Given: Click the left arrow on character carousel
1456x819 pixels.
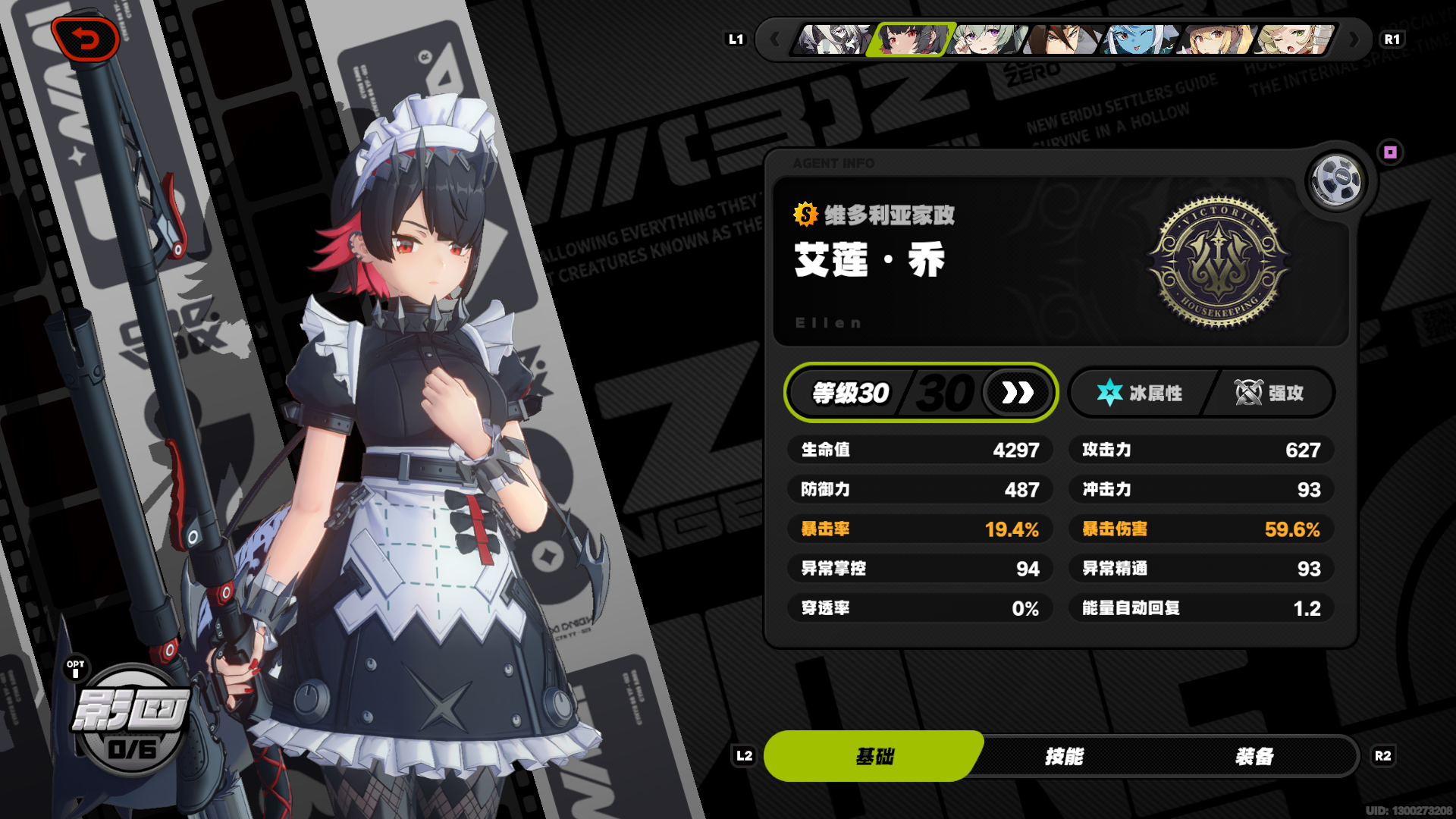Looking at the screenshot, I should tap(775, 40).
